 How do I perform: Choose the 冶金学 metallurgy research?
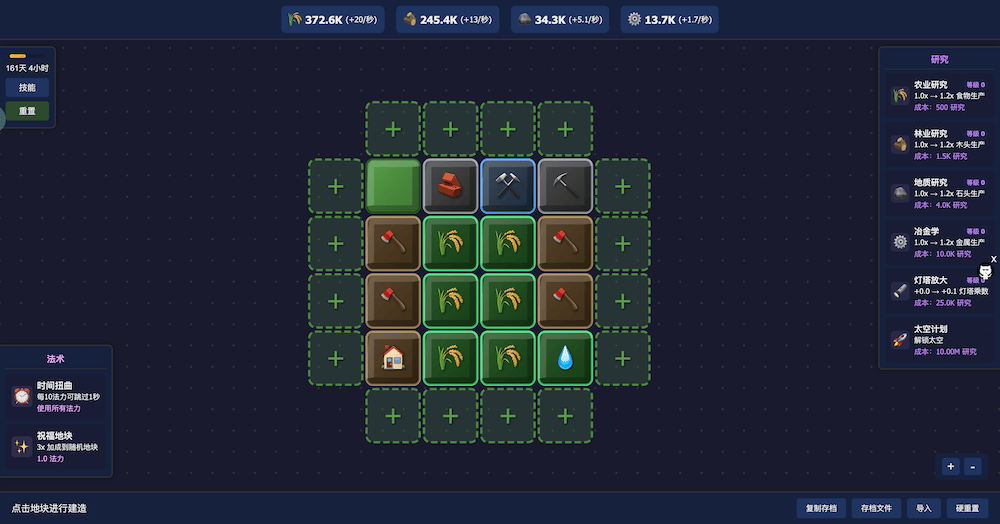(x=937, y=242)
